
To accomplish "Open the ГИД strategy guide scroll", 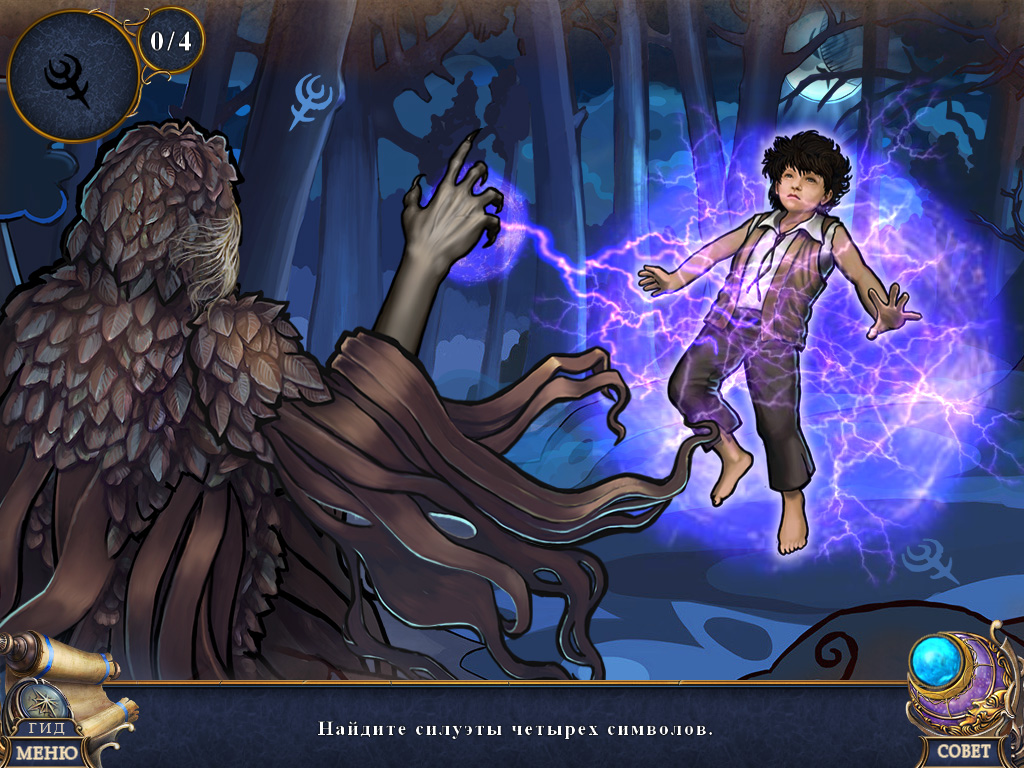I will tap(47, 727).
